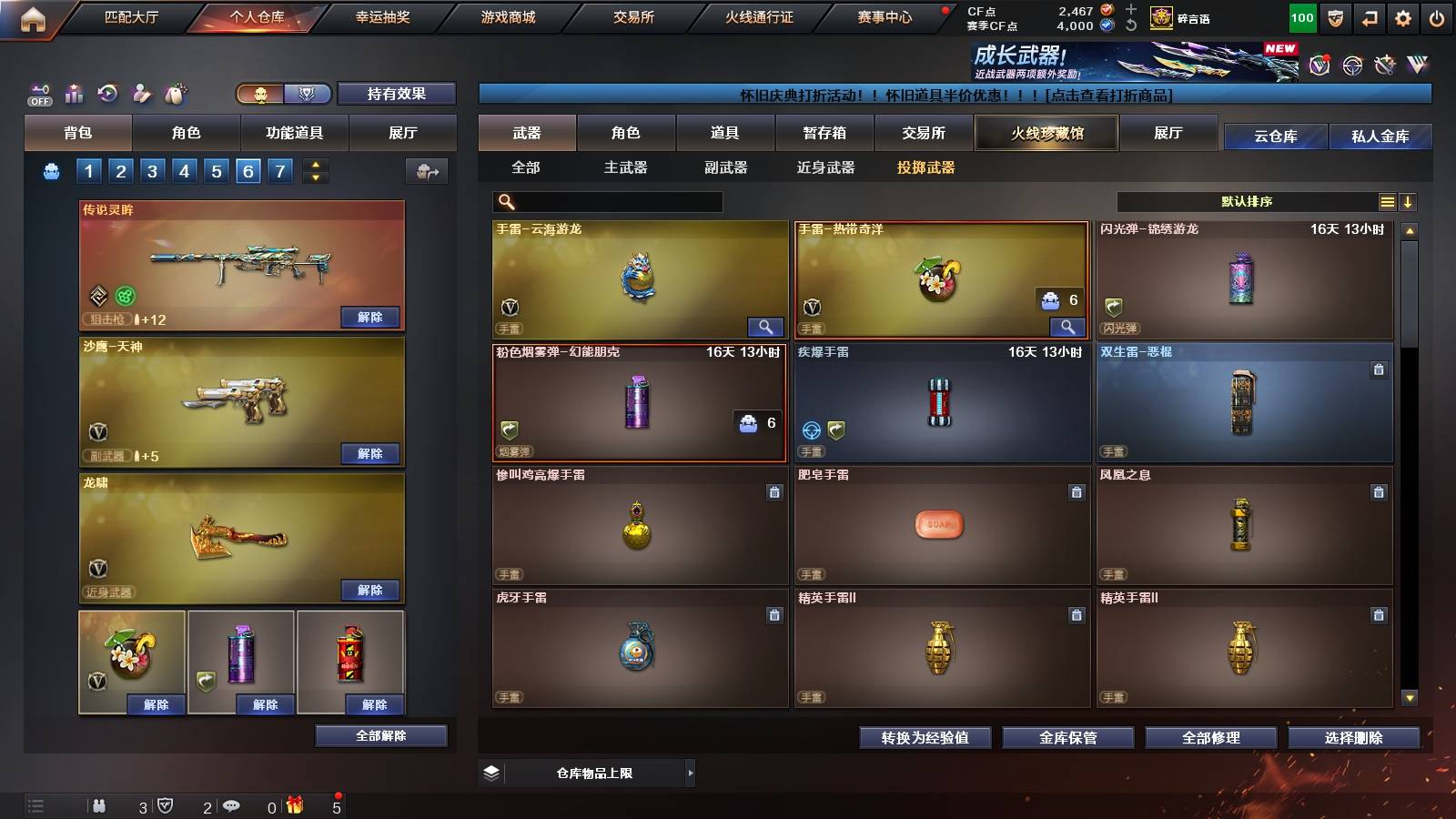
Task: Click the weapon search input field
Action: point(605,202)
